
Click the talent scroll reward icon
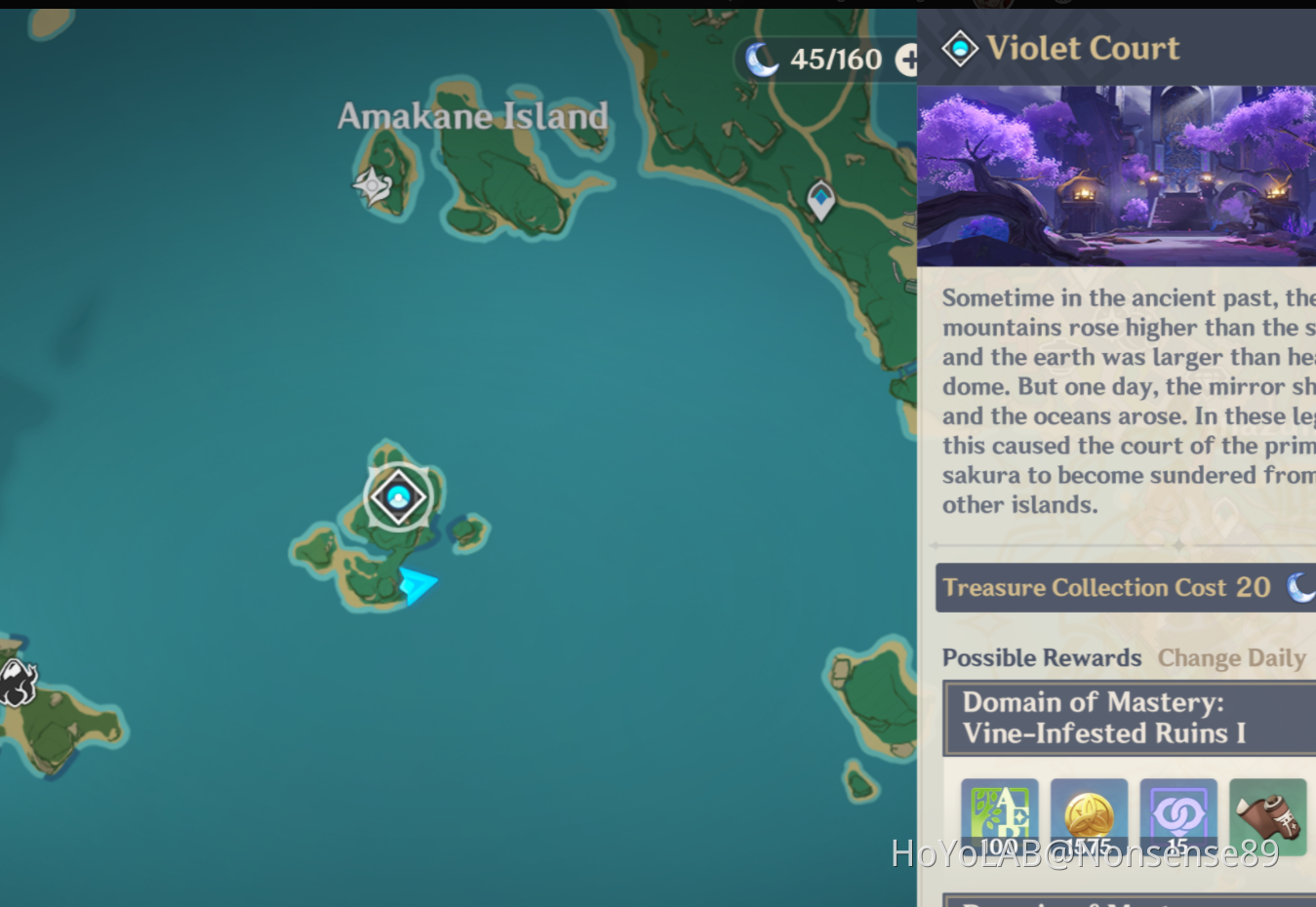click(1266, 817)
